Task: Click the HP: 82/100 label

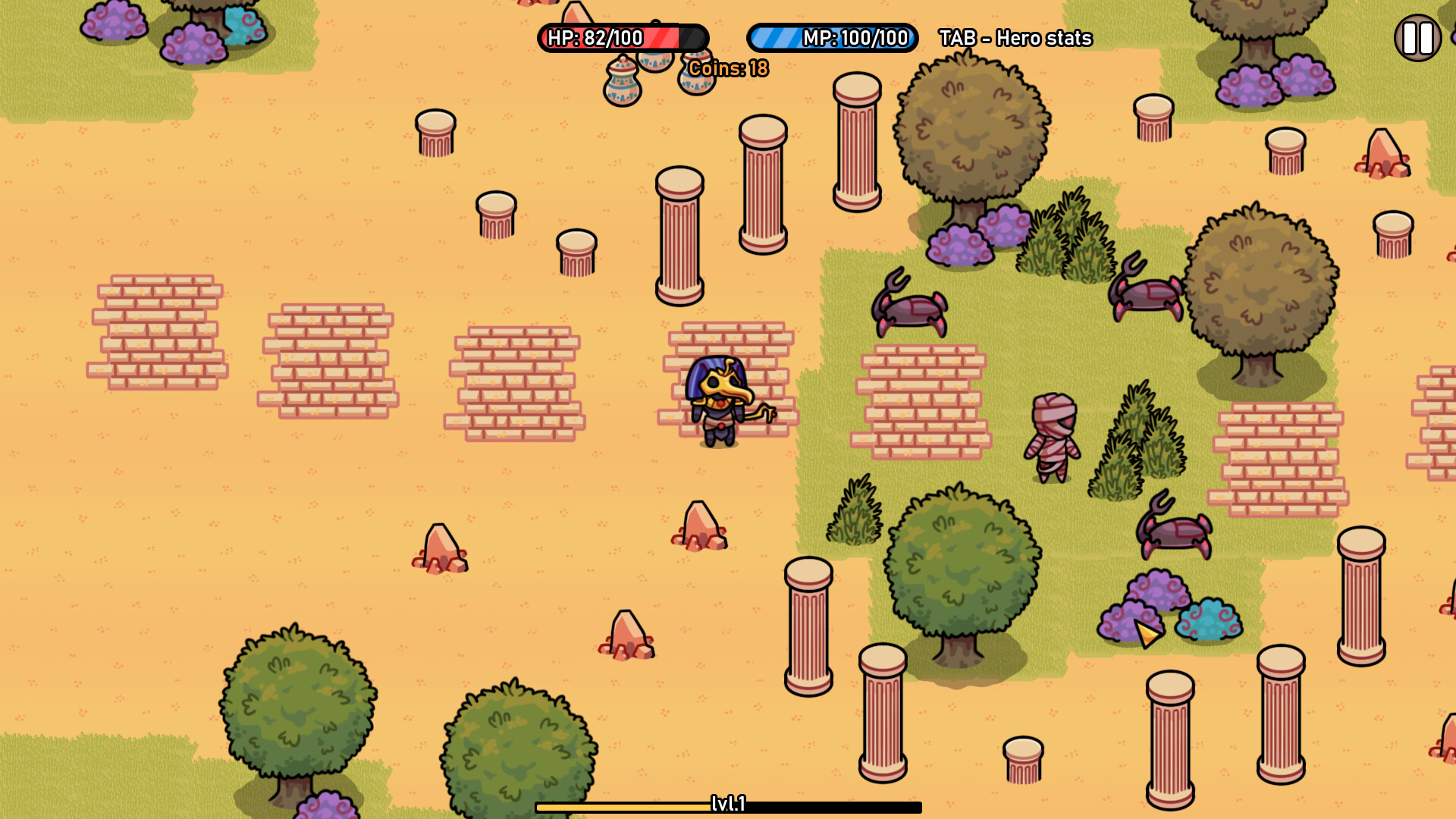Action: [x=597, y=37]
